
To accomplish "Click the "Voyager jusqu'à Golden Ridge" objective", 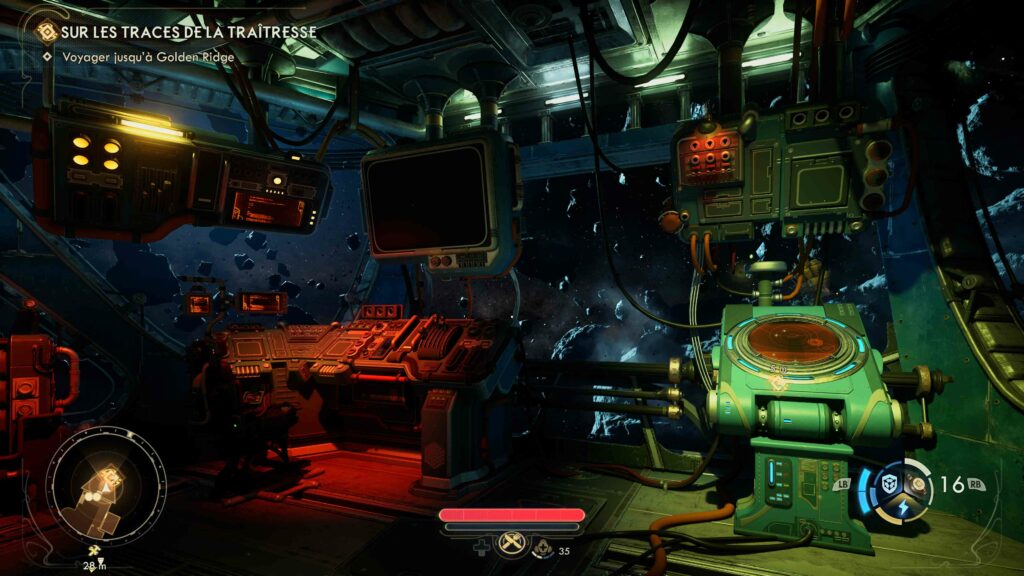I will 147,57.
